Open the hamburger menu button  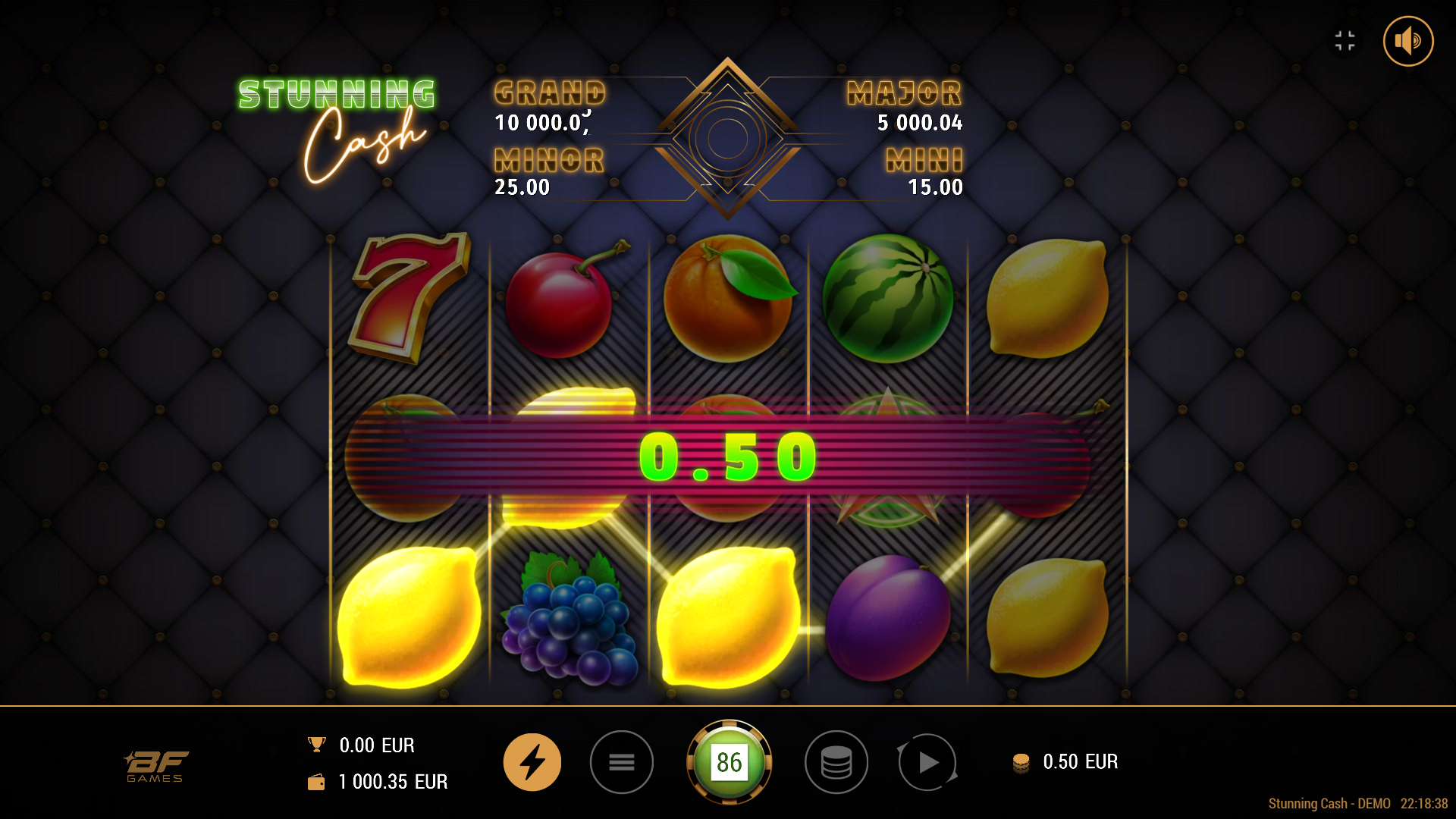621,762
